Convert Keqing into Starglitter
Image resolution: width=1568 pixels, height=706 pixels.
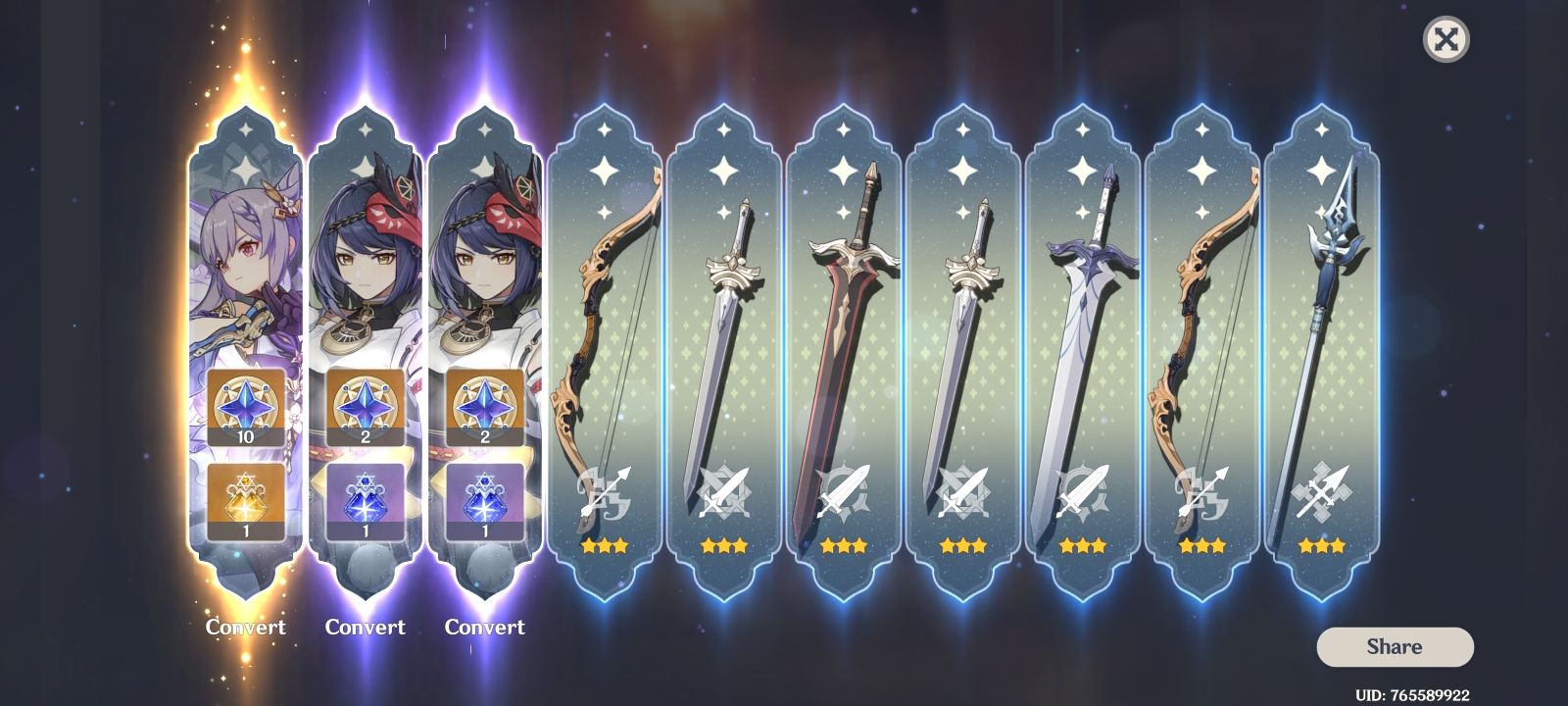244,627
